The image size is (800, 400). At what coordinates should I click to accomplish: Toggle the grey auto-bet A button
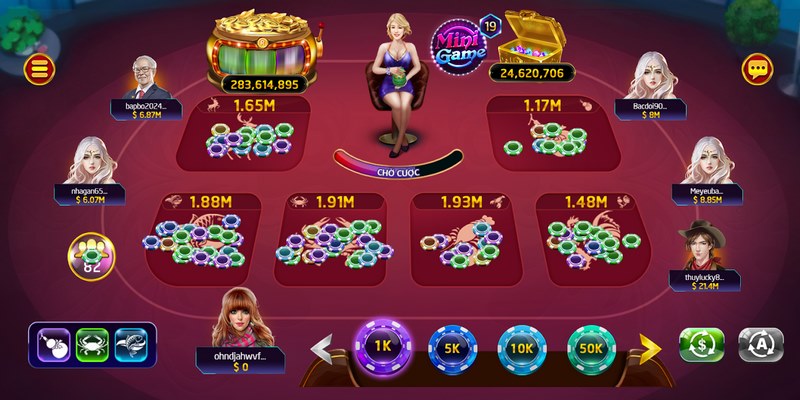coord(760,344)
